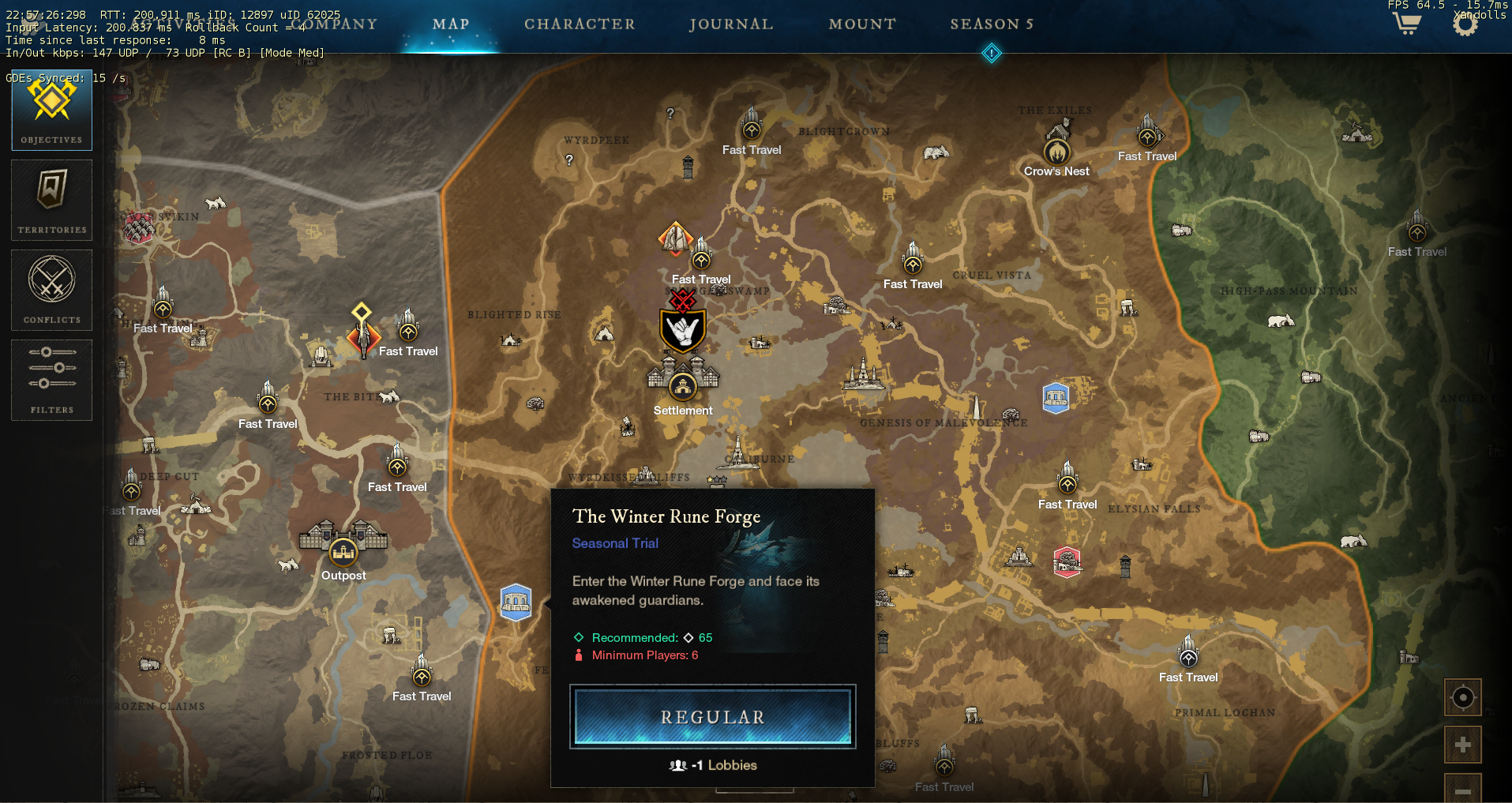Viewport: 1512px width, 803px height.
Task: Select the Settlement map marker
Action: [683, 386]
